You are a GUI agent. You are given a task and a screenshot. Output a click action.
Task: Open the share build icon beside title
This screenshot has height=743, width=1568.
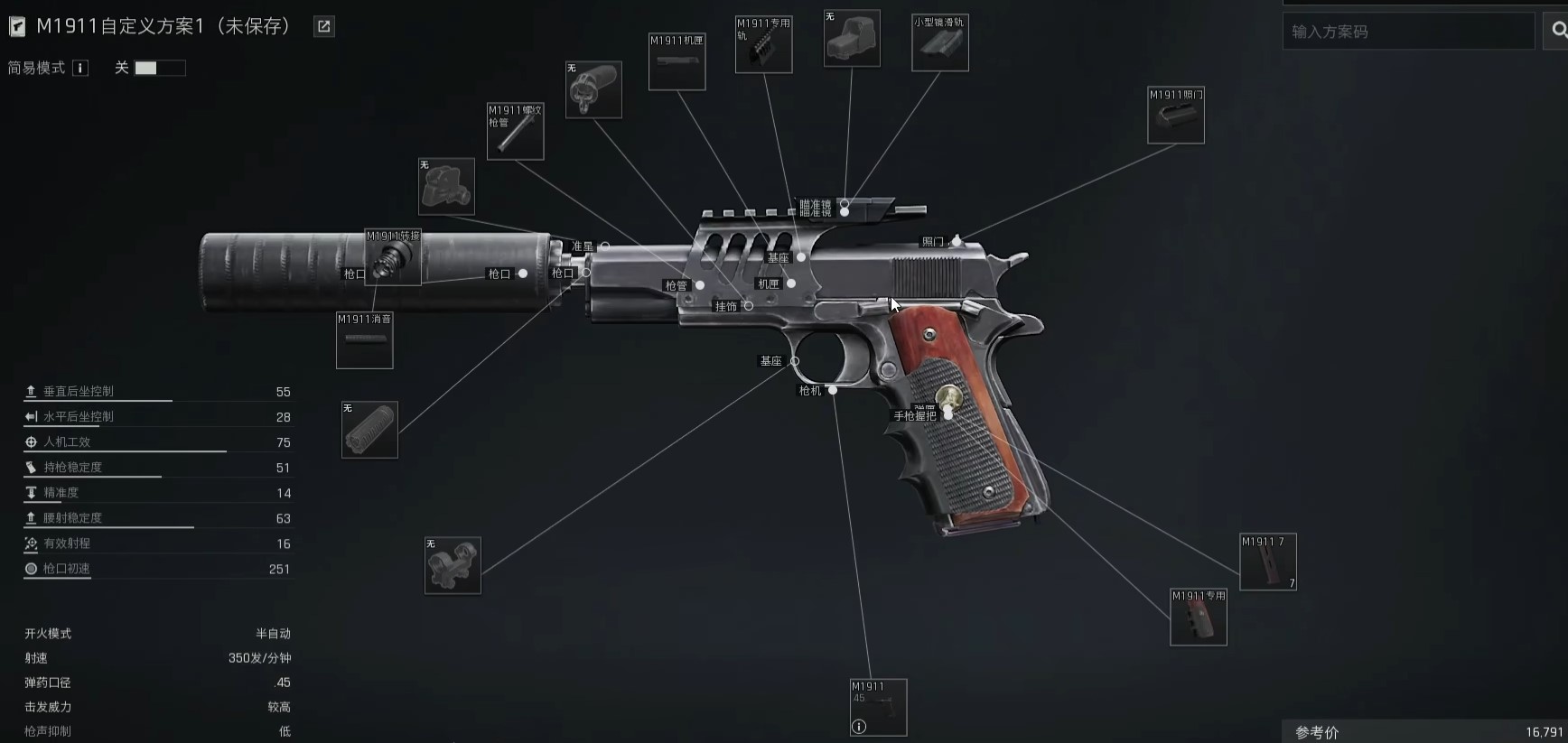coord(323,27)
